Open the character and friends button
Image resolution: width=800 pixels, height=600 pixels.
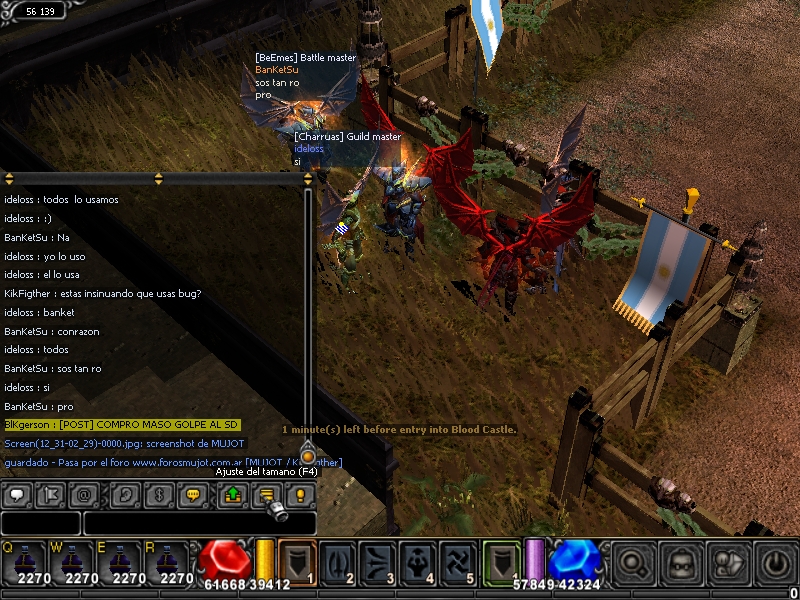pos(728,563)
